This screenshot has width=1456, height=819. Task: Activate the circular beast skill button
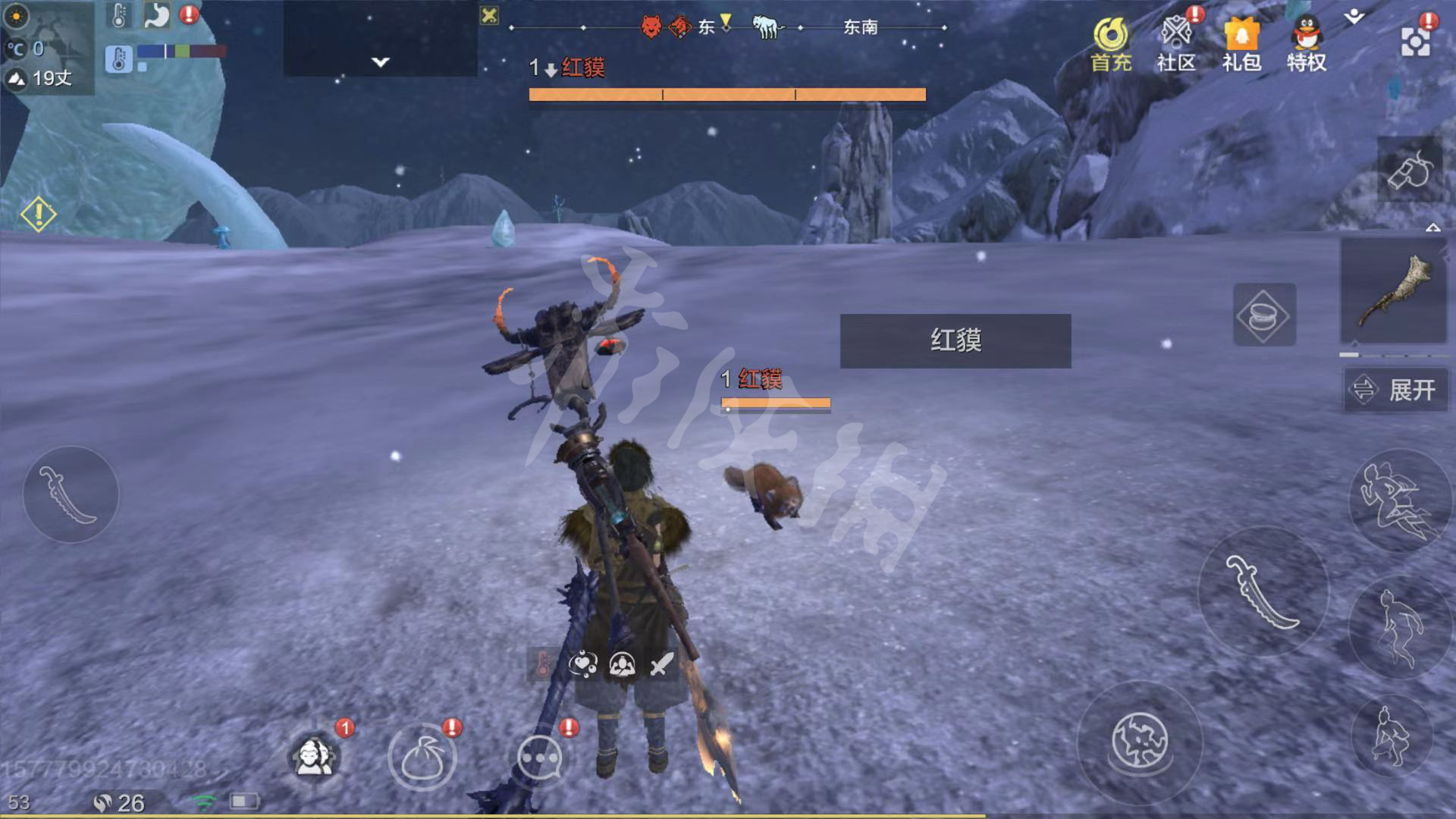(x=1140, y=740)
